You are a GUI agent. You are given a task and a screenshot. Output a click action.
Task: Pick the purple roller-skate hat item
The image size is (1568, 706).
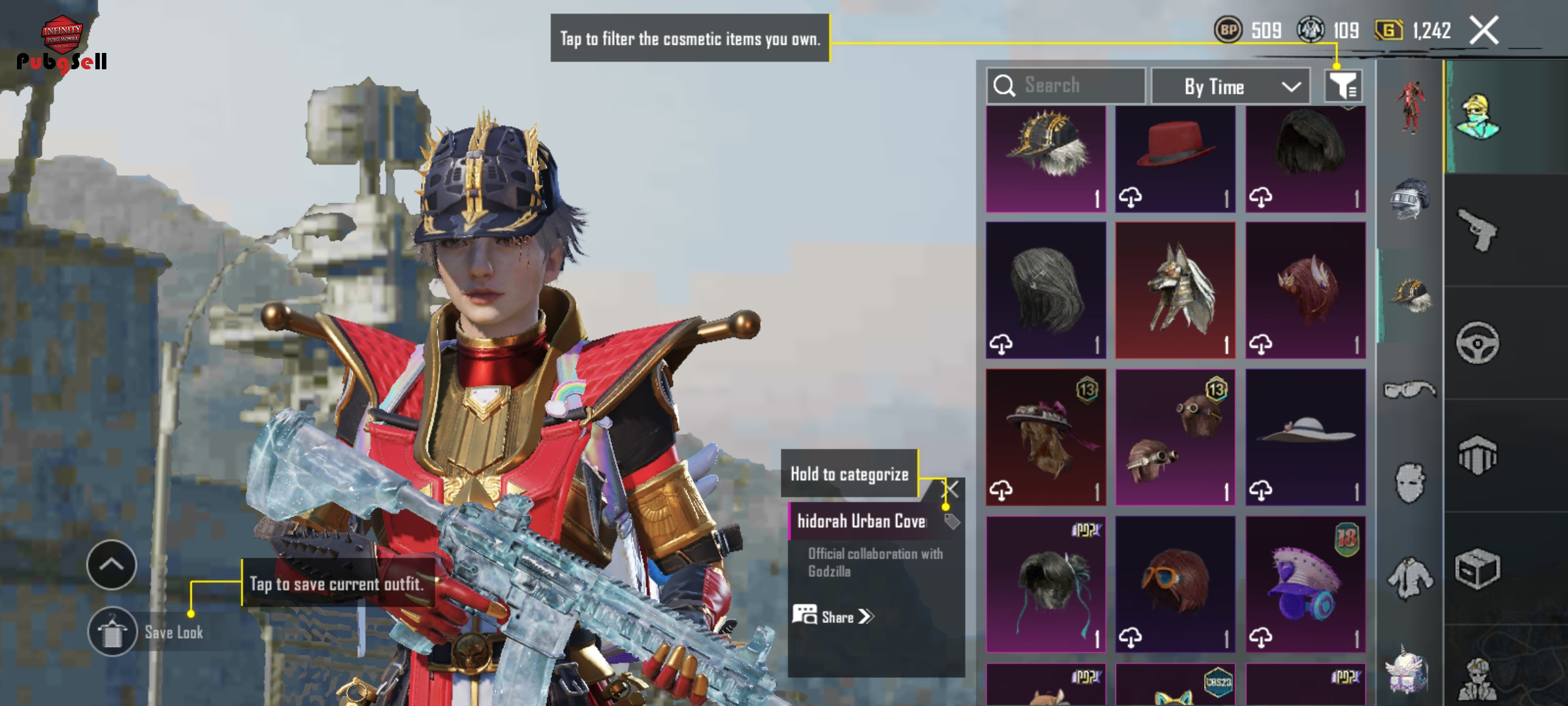coord(1305,584)
